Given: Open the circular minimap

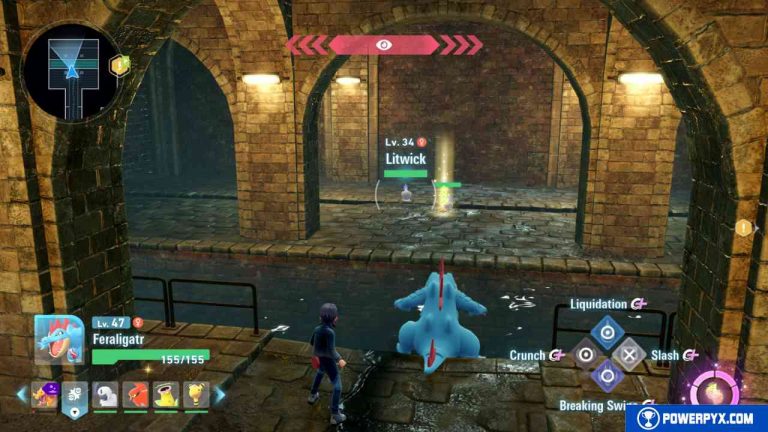Looking at the screenshot, I should [71, 72].
